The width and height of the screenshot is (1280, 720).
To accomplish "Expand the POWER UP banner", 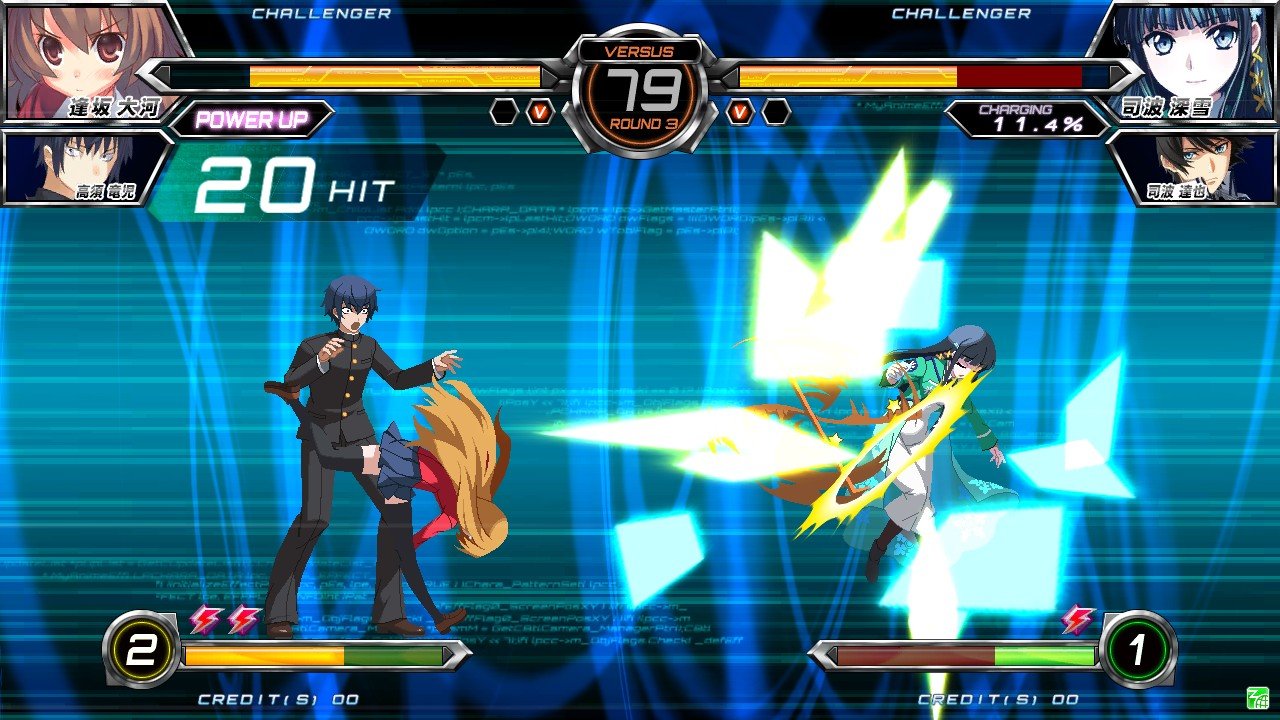I will [253, 117].
